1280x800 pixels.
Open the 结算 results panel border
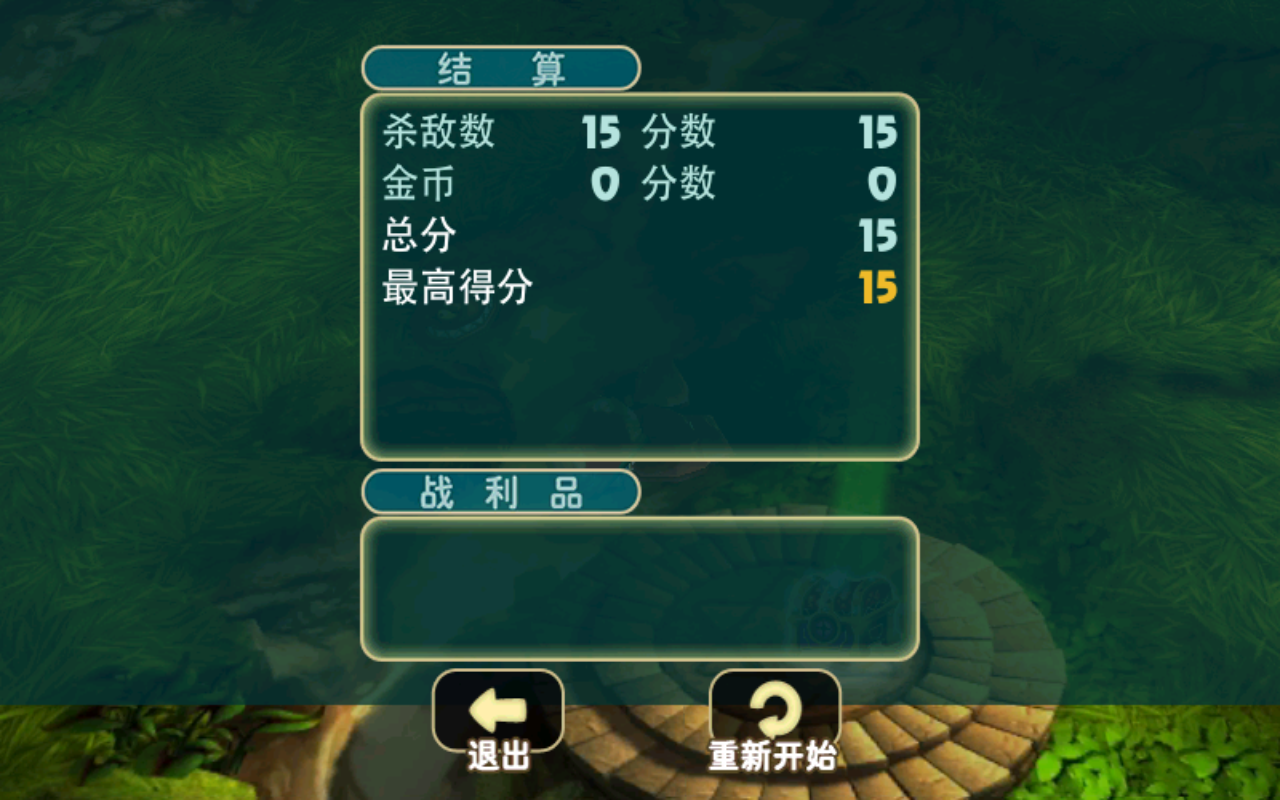[640, 275]
